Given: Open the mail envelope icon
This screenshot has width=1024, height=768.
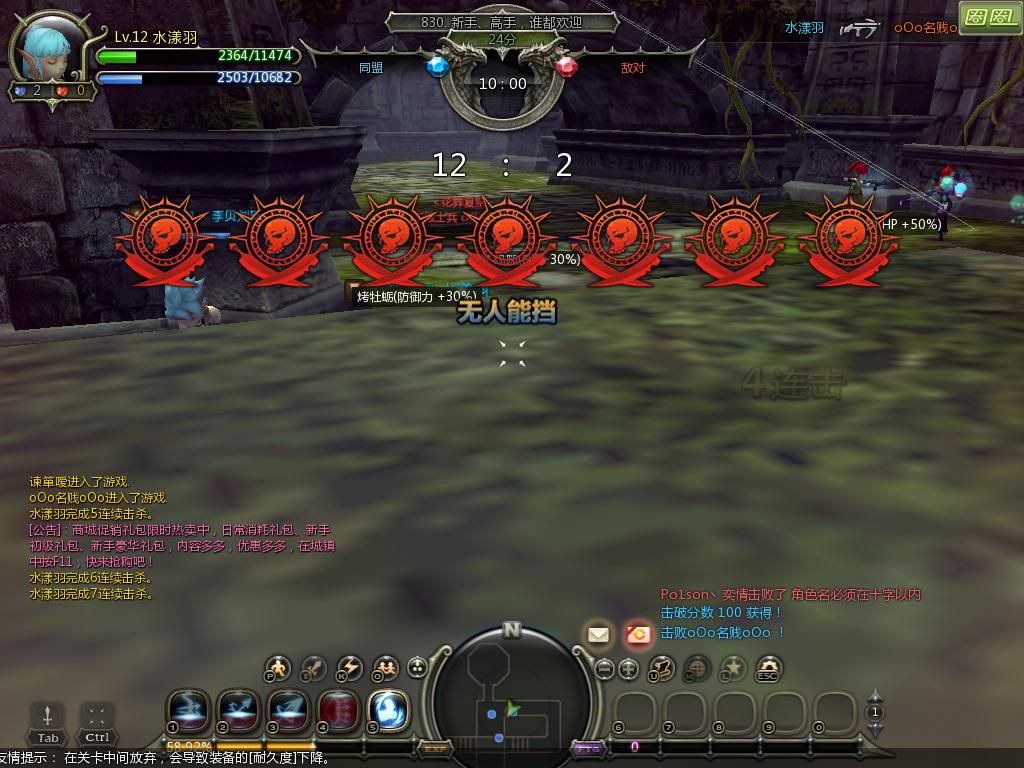Looking at the screenshot, I should tap(598, 634).
